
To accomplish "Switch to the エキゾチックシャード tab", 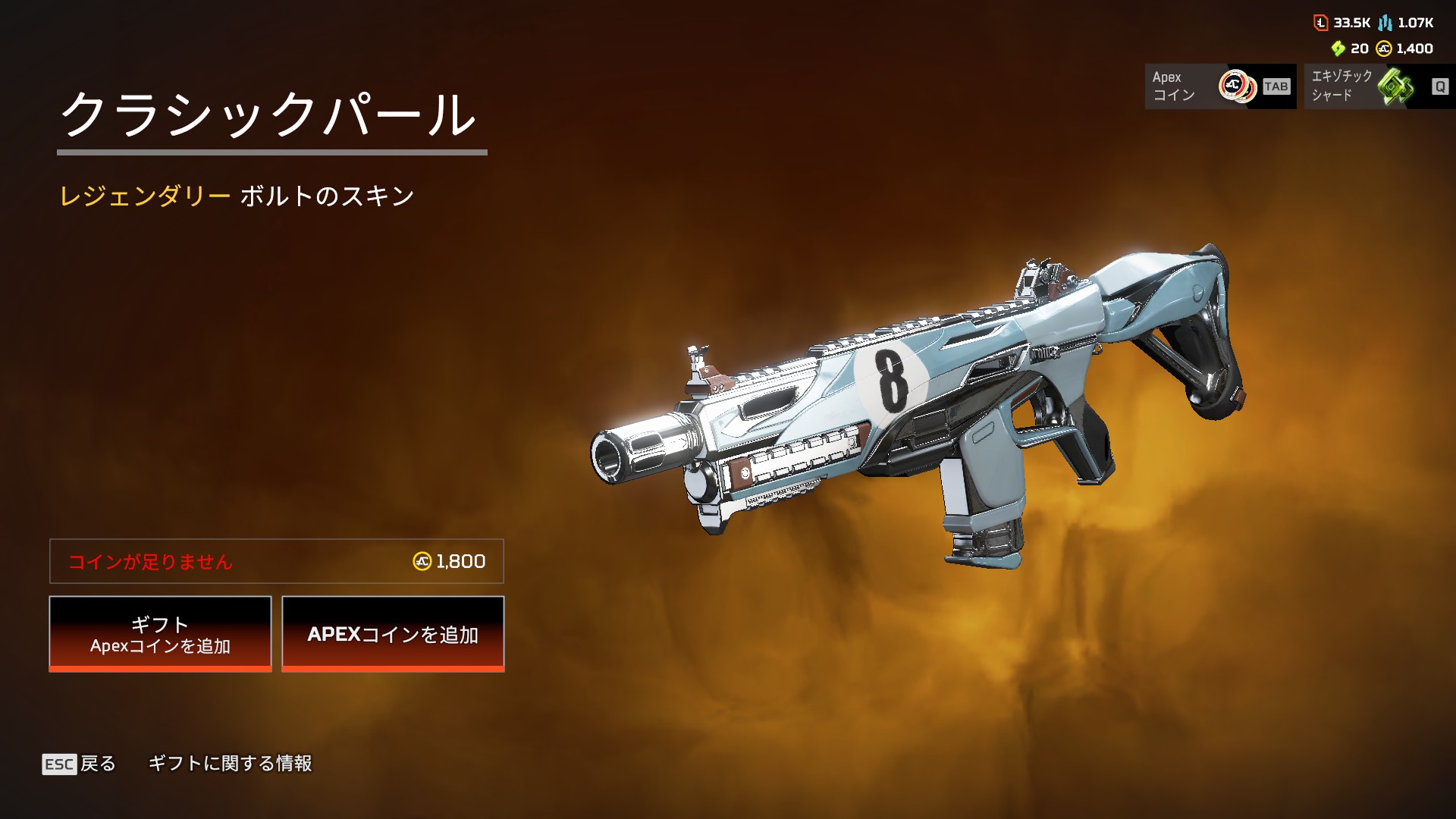I will (1379, 86).
